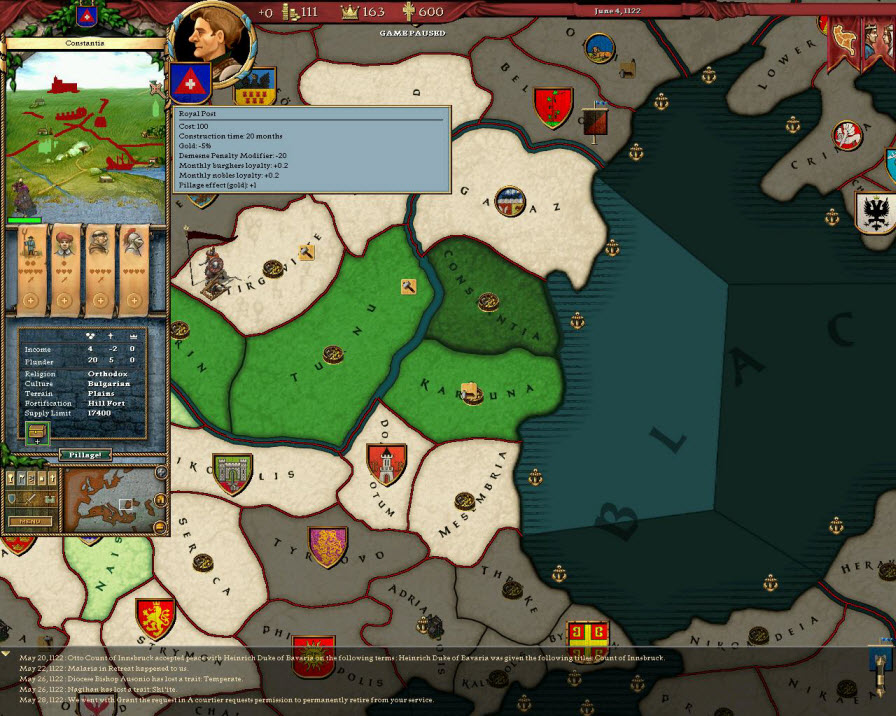The width and height of the screenshot is (896, 716).
Task: Select the red triangle shield beside the portrait
Action: point(187,82)
